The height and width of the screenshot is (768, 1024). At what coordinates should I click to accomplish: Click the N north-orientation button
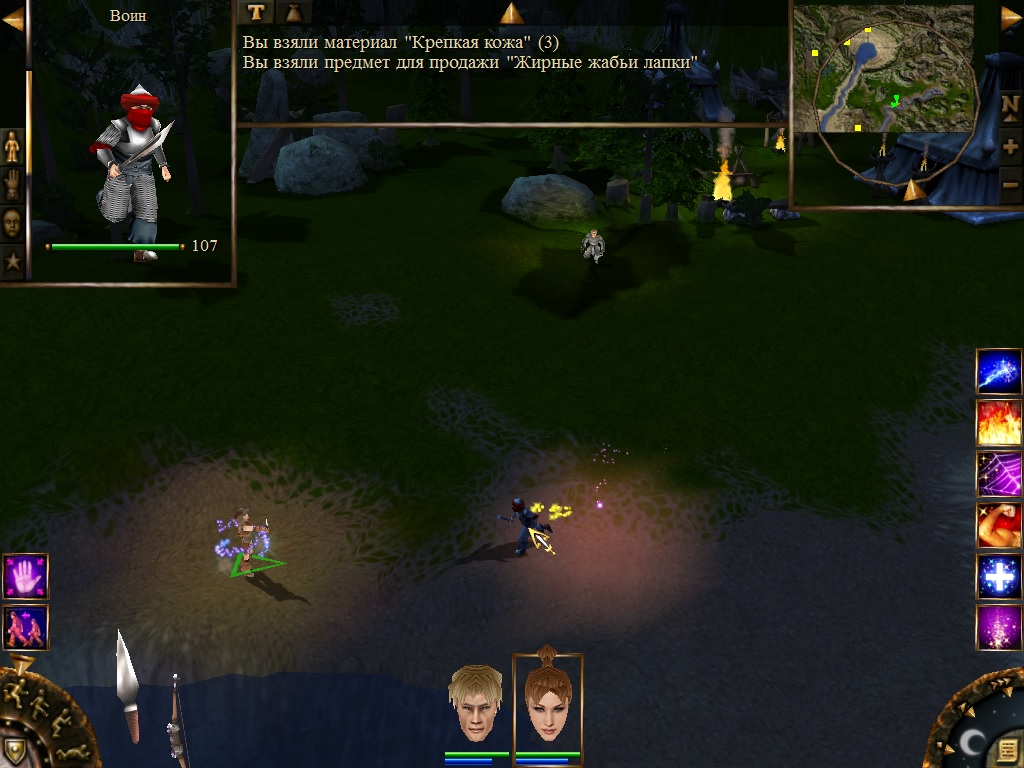pos(1010,106)
